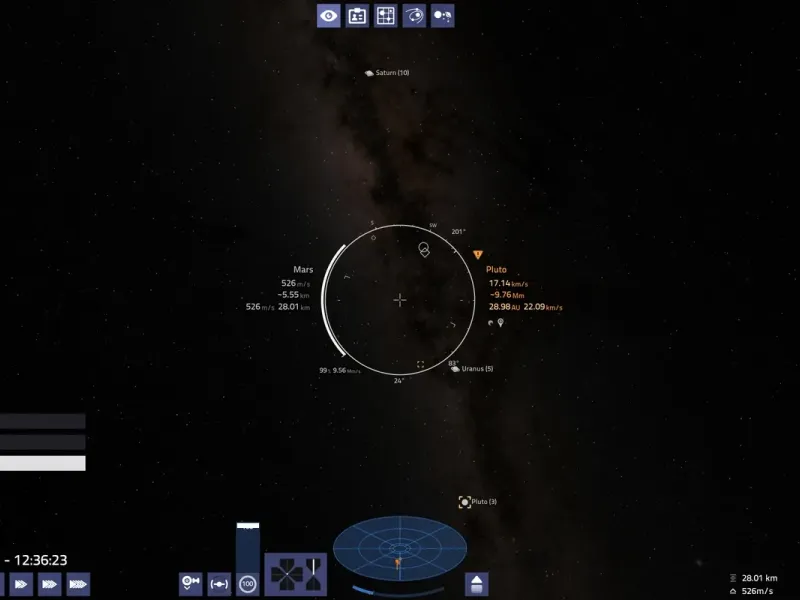Viewport: 800px width, 600px height.
Task: Toggle the flight control mode icon
Action: [x=190, y=582]
